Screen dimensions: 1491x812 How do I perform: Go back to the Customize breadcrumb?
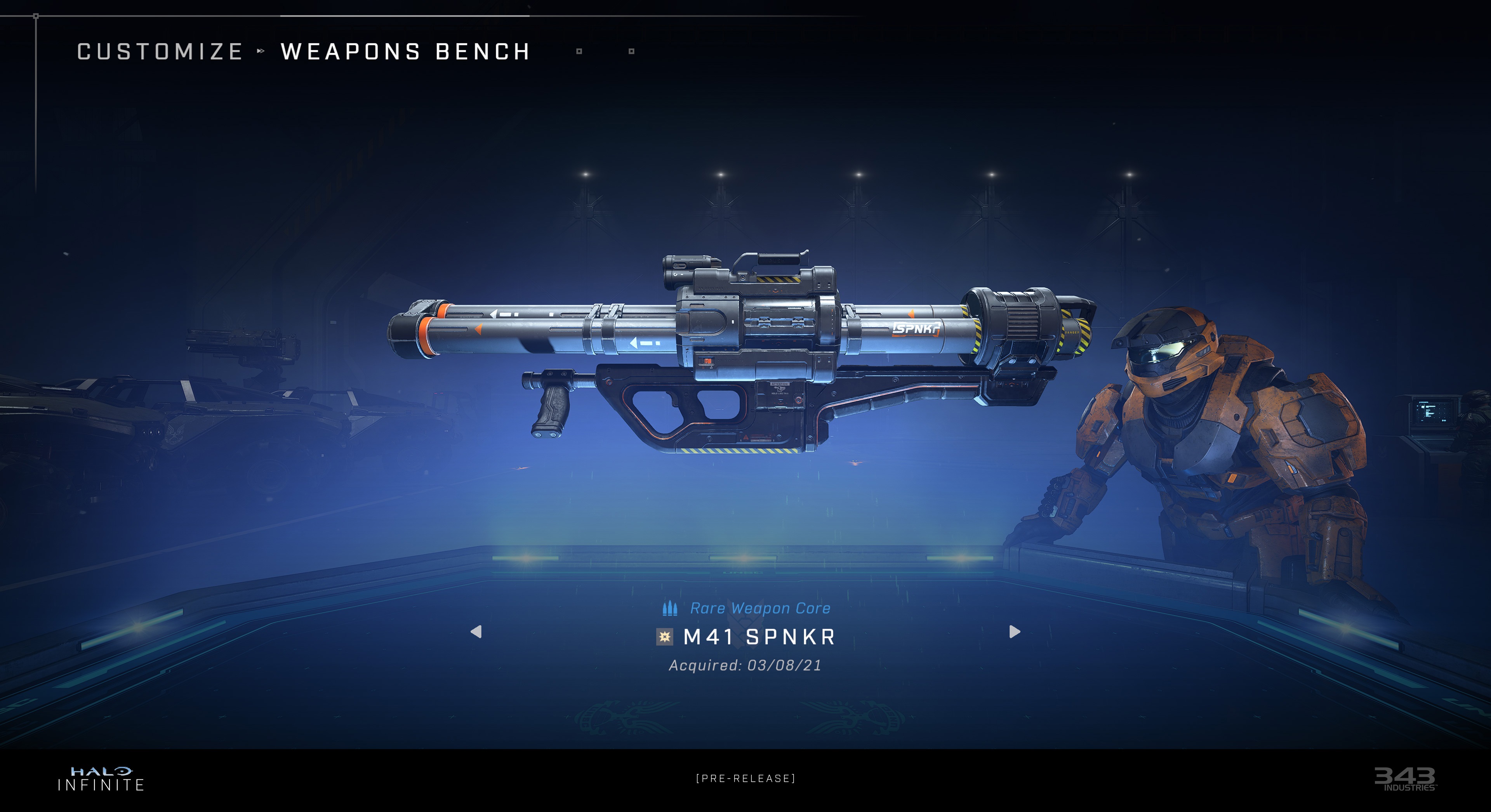(x=160, y=52)
